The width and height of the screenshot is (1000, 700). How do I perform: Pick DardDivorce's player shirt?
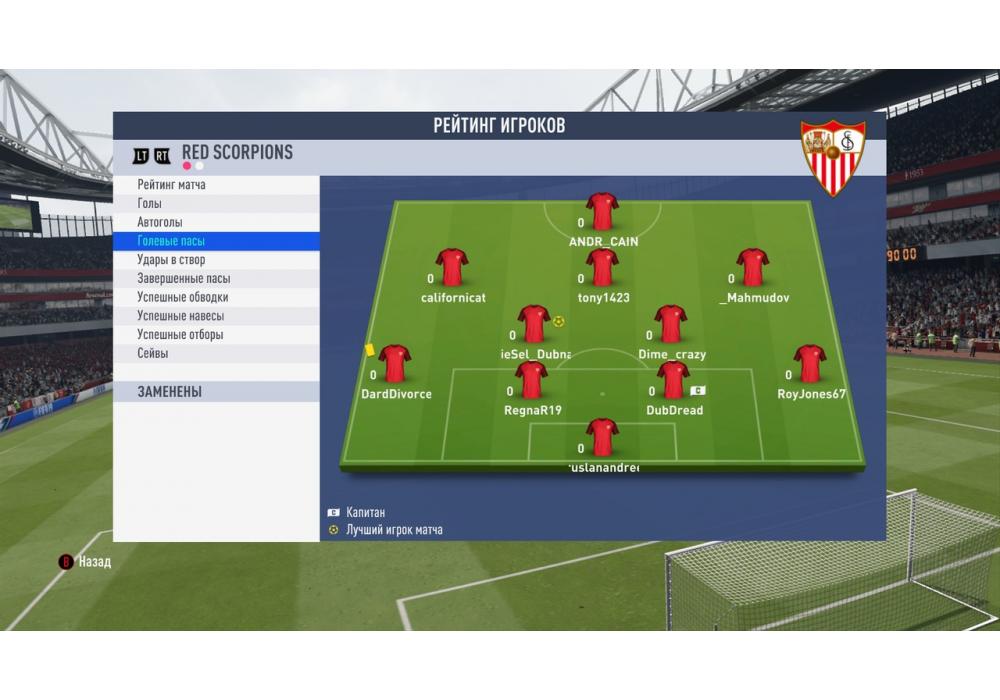click(x=395, y=364)
